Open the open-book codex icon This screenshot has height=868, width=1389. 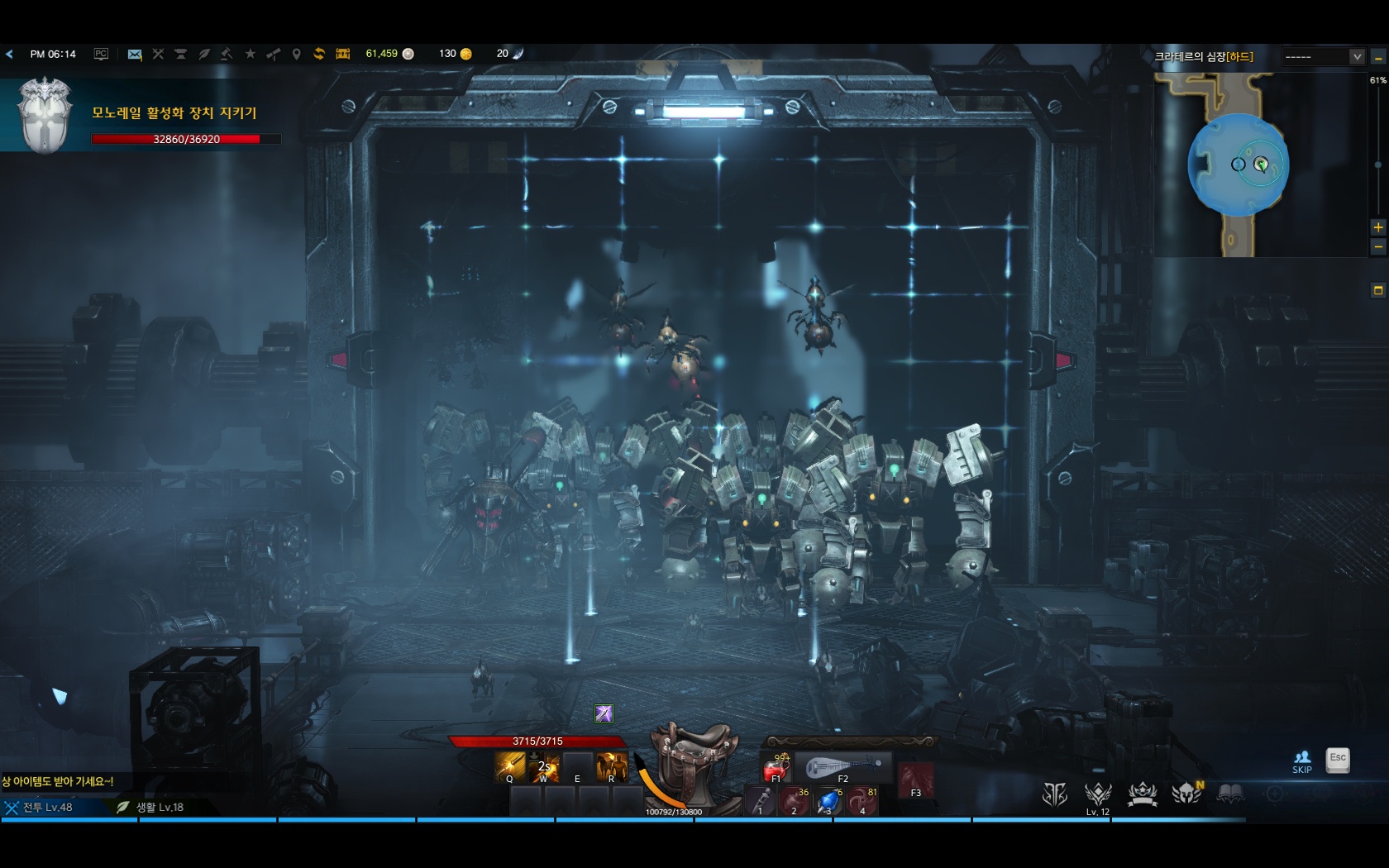[x=1230, y=794]
